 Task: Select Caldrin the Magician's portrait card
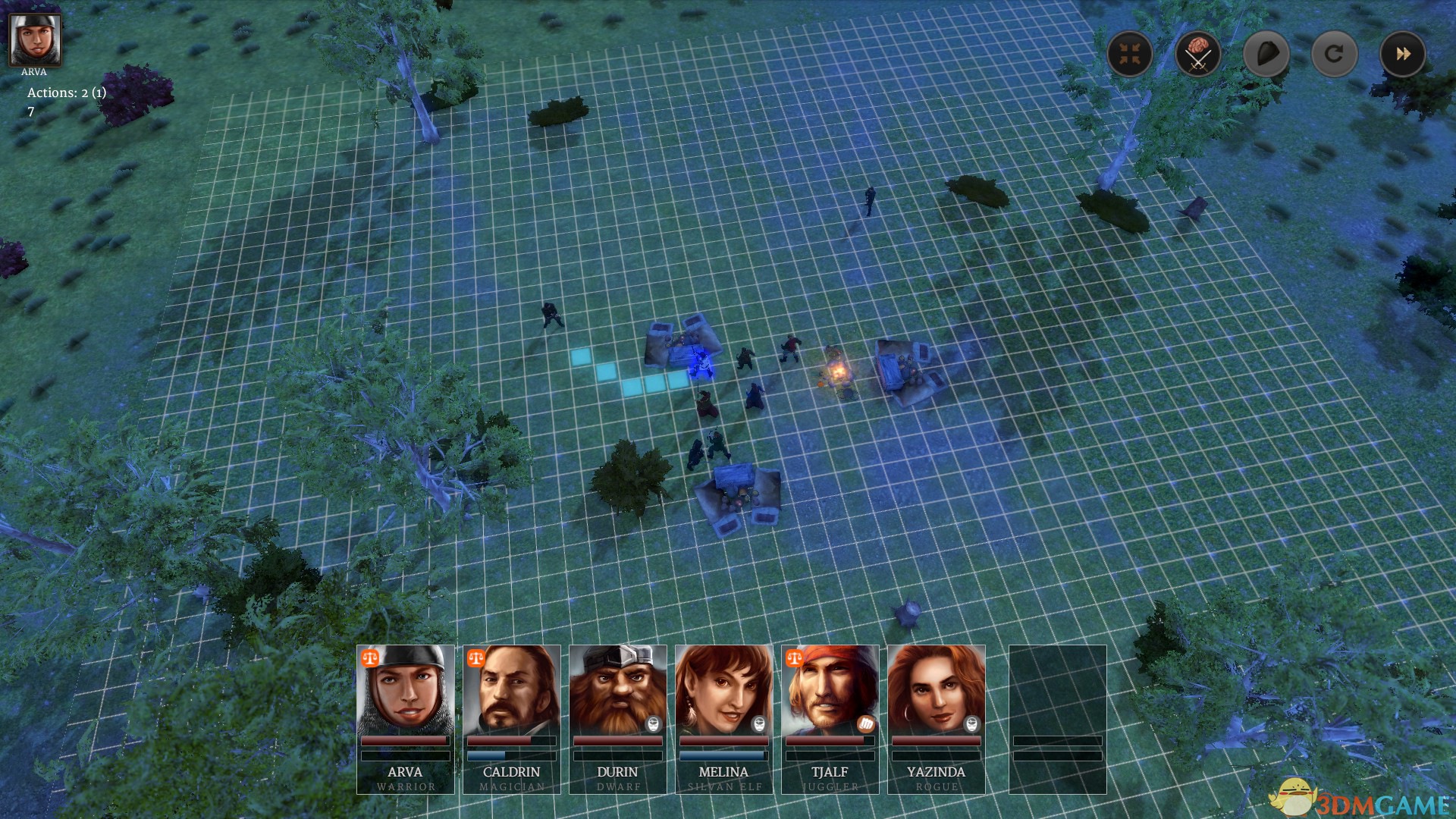click(511, 718)
